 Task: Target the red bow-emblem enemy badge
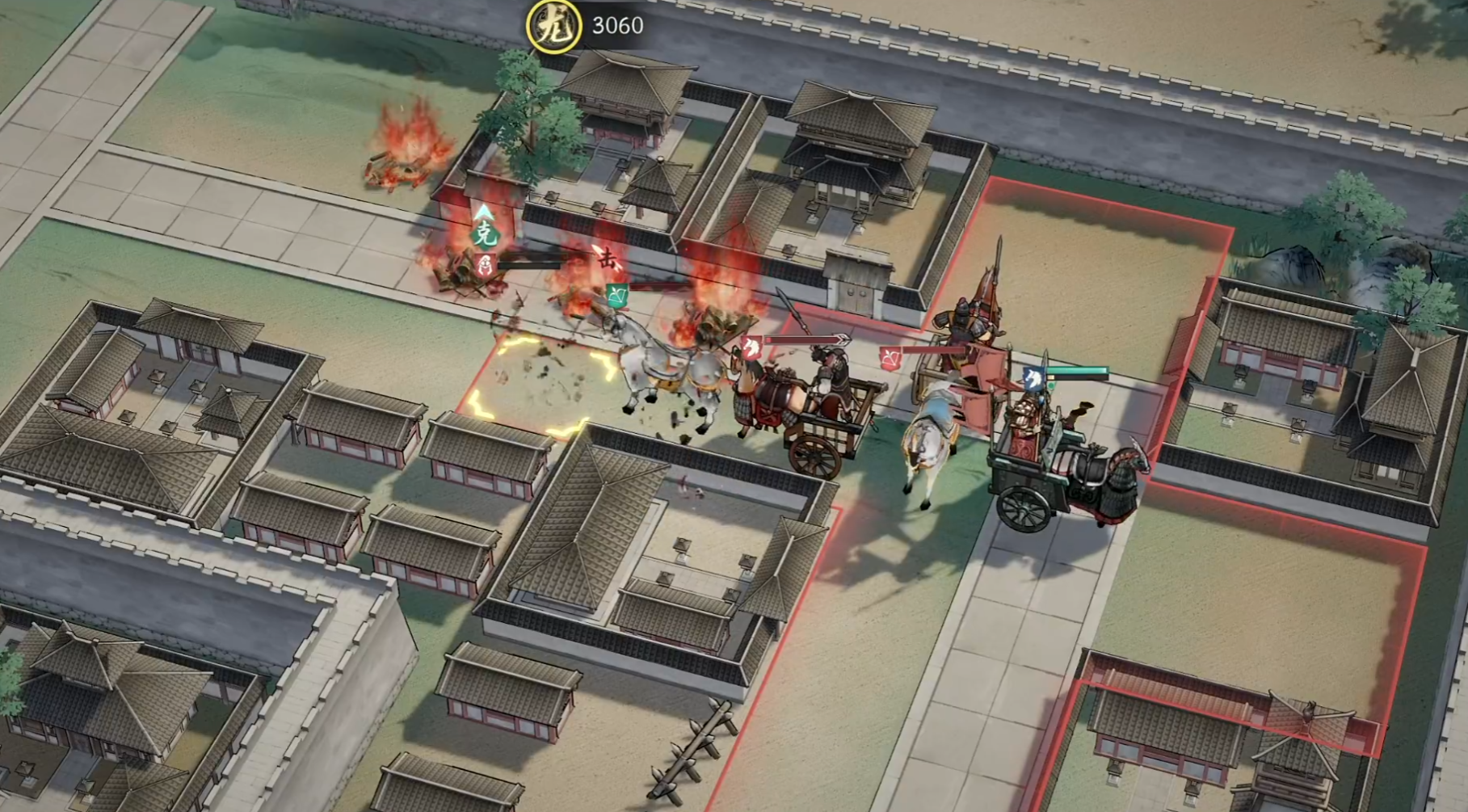(x=890, y=358)
